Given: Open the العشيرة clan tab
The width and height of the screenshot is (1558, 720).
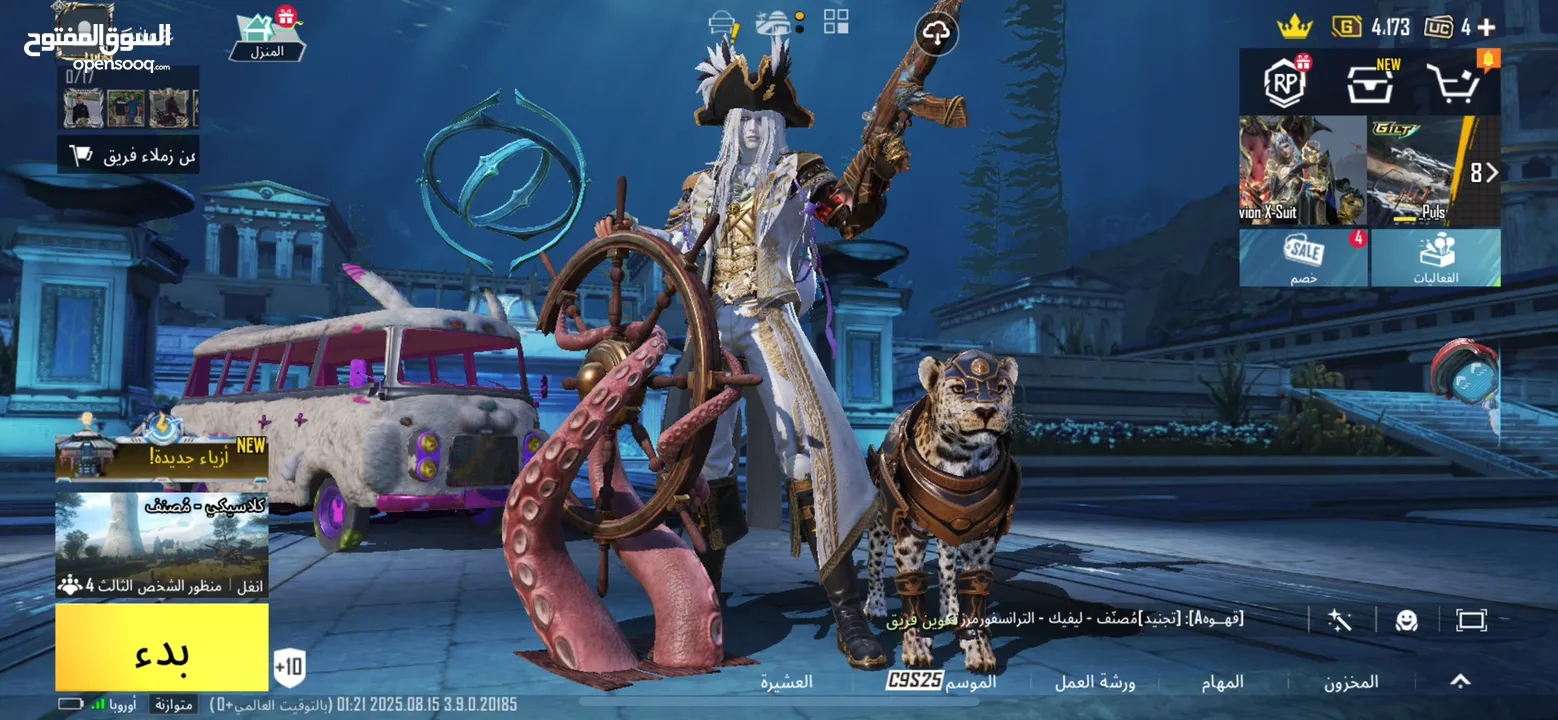Looking at the screenshot, I should [786, 682].
